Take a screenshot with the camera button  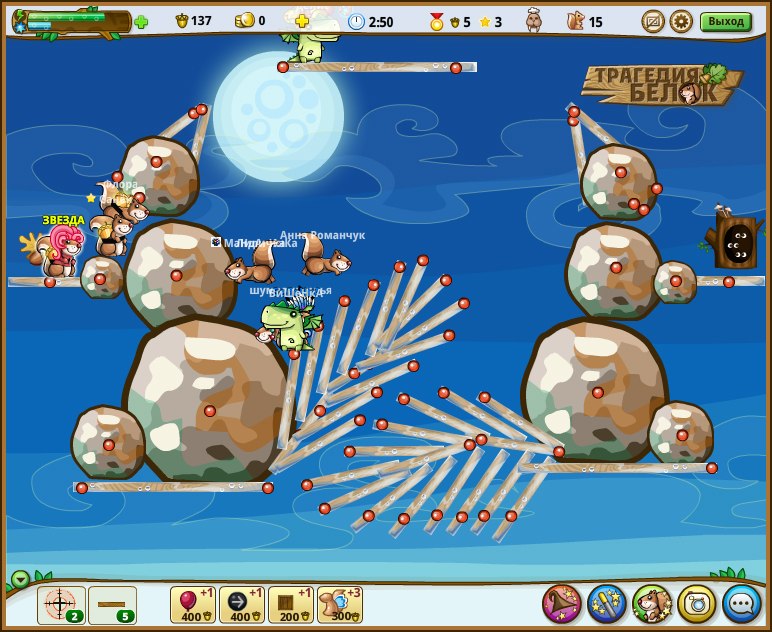[697, 604]
